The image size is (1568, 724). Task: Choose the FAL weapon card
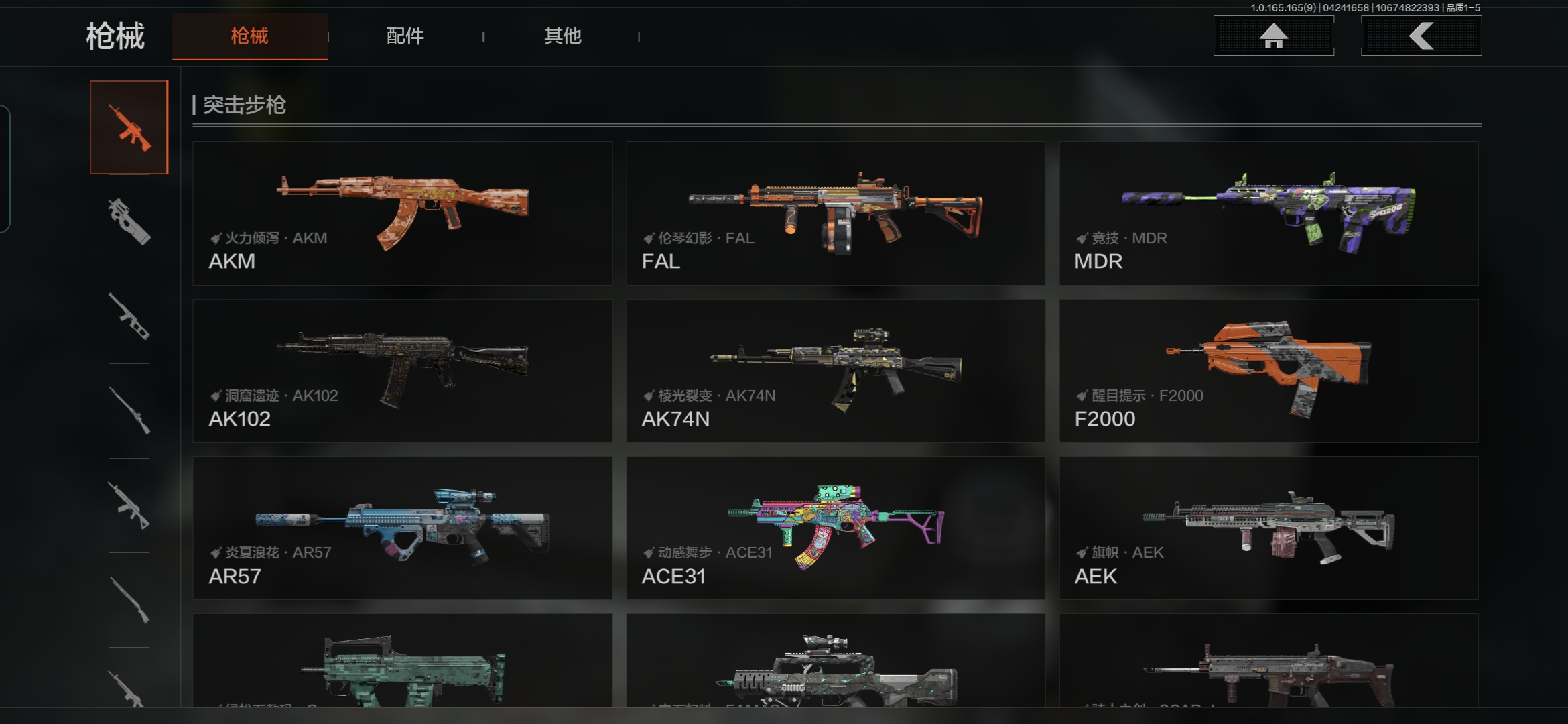836,213
